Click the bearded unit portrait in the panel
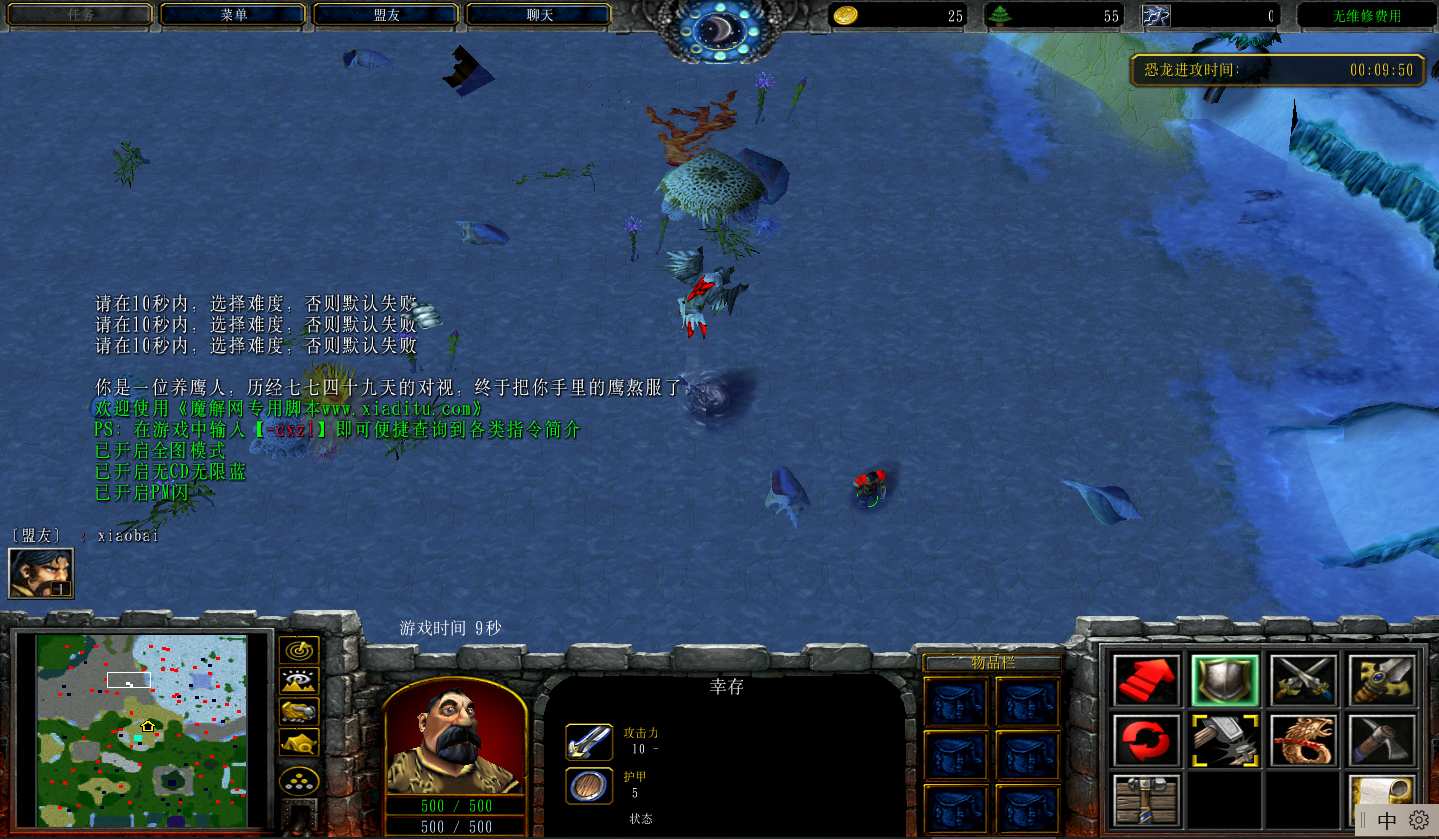This screenshot has height=839, width=1439. [455, 737]
